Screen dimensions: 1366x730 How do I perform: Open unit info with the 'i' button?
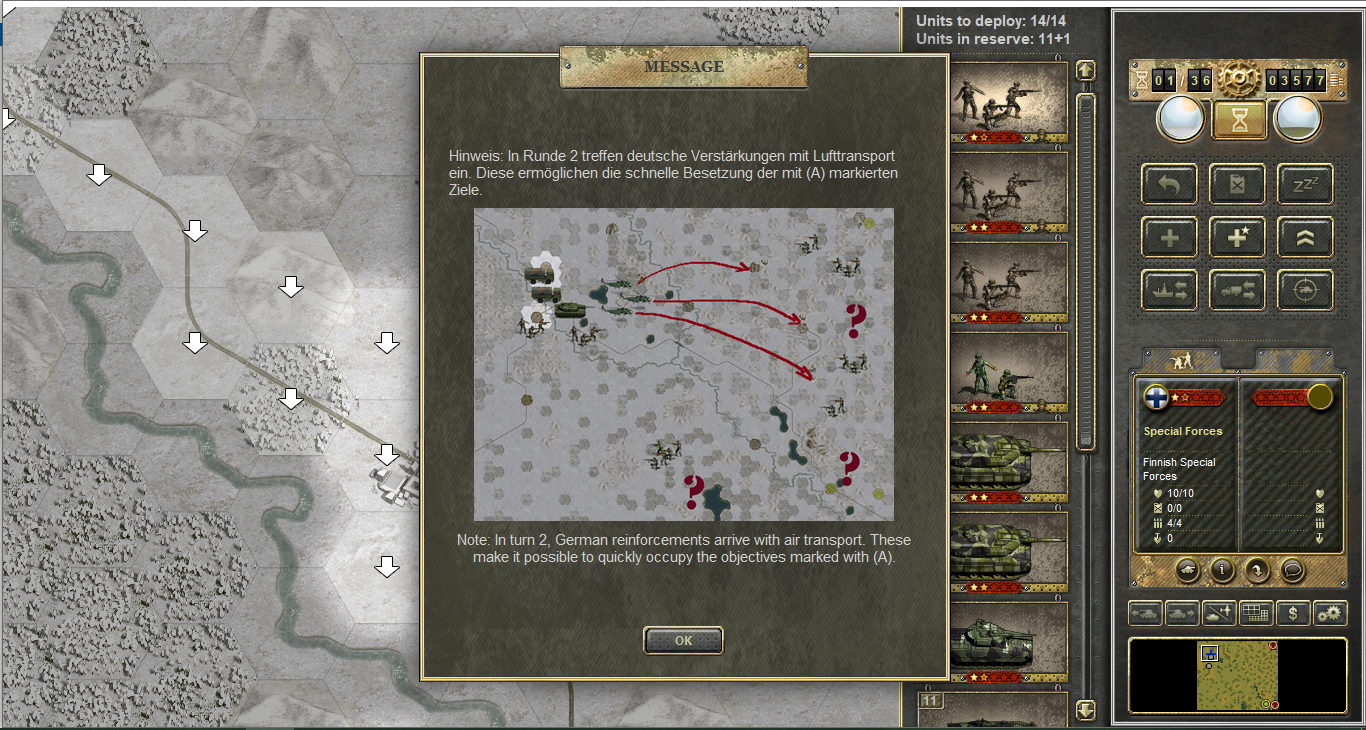[1221, 570]
